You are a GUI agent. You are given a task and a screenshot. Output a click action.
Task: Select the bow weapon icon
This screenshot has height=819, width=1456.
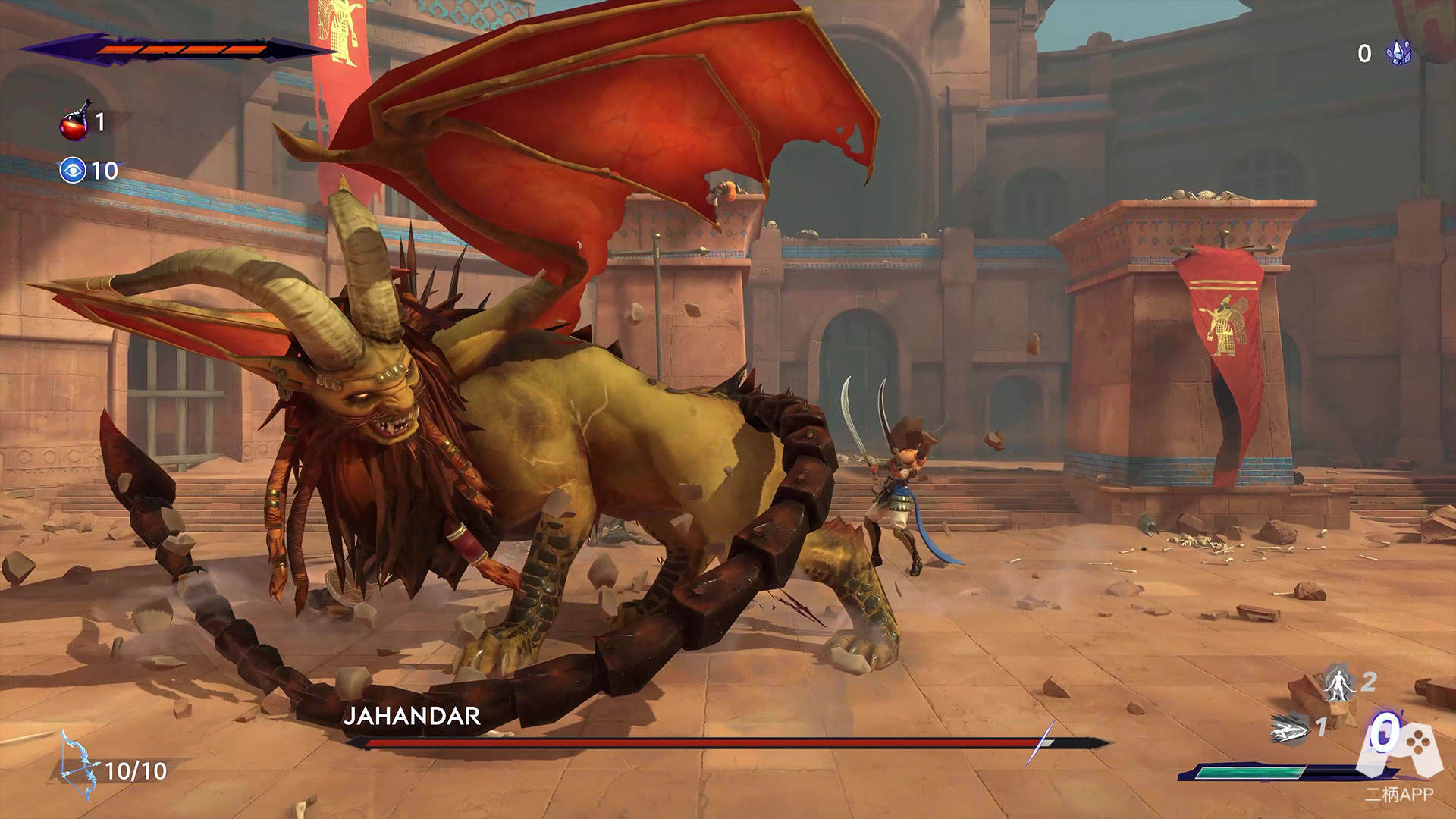(x=79, y=767)
